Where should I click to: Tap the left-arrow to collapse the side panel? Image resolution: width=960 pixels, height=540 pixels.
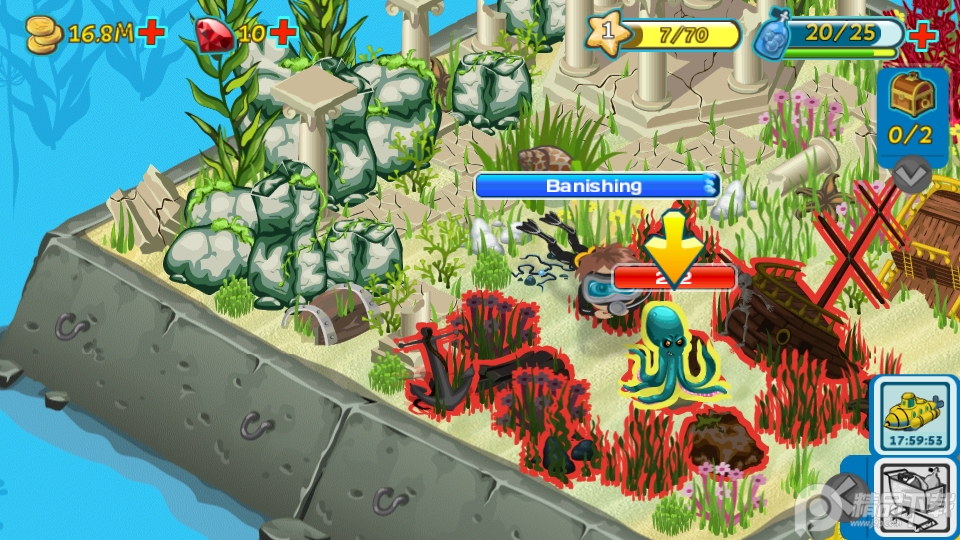coord(845,494)
